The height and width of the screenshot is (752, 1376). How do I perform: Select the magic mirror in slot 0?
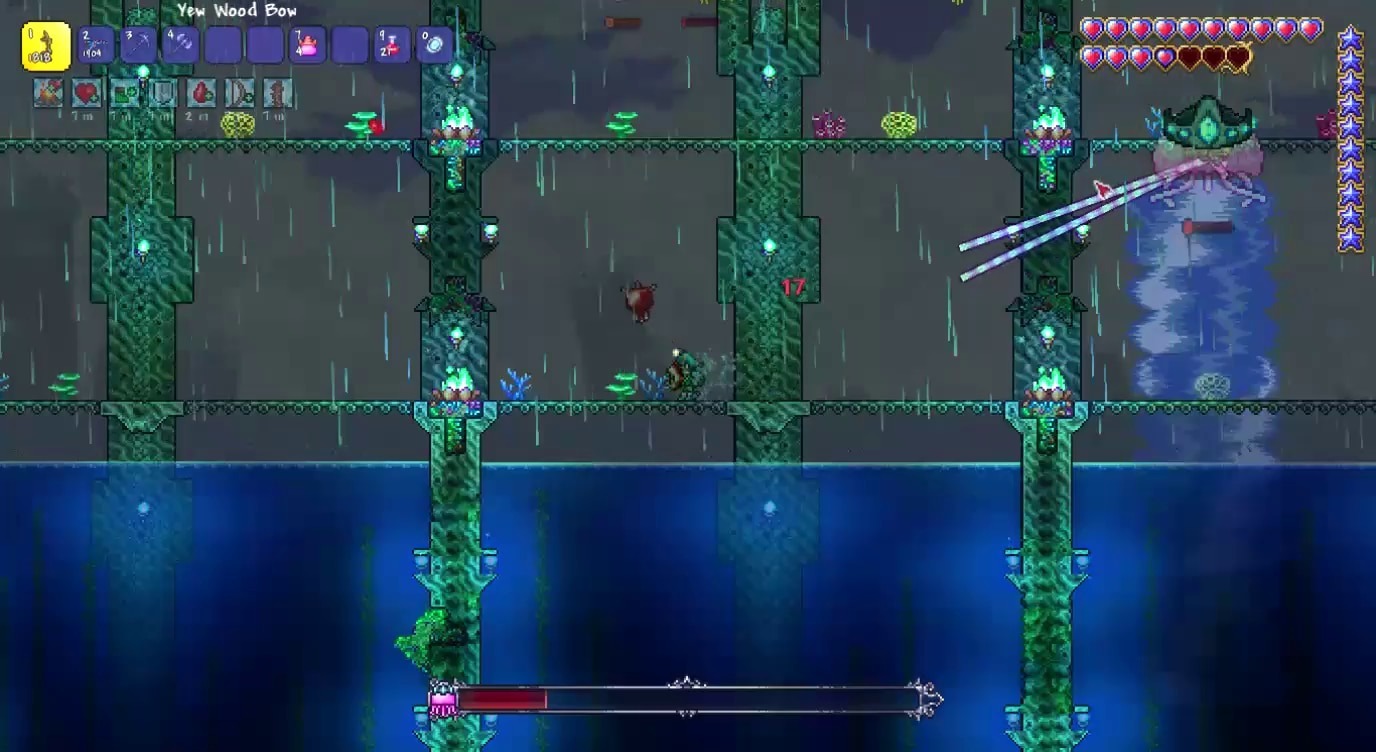coord(434,46)
